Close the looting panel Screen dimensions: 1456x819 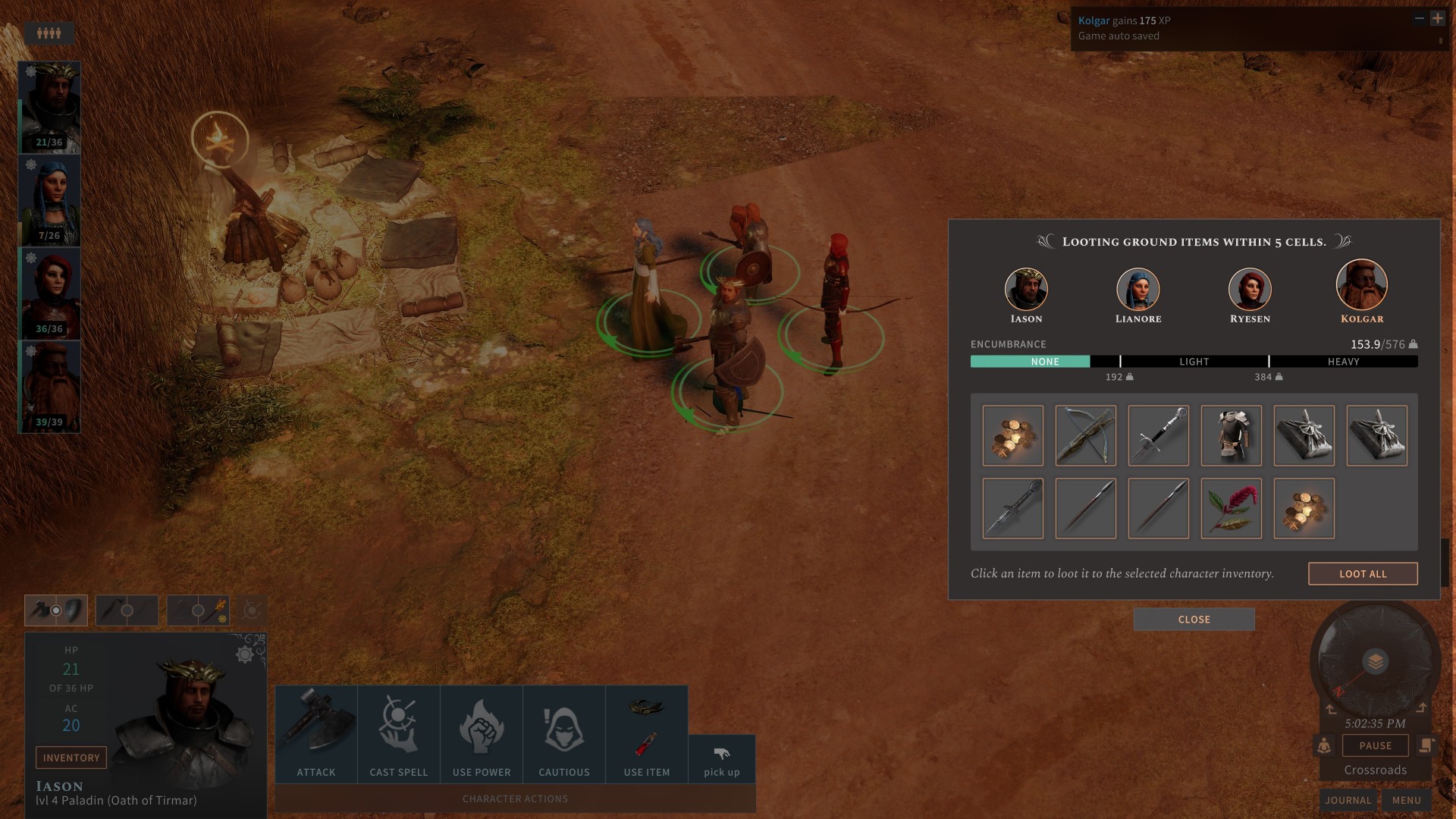tap(1194, 620)
